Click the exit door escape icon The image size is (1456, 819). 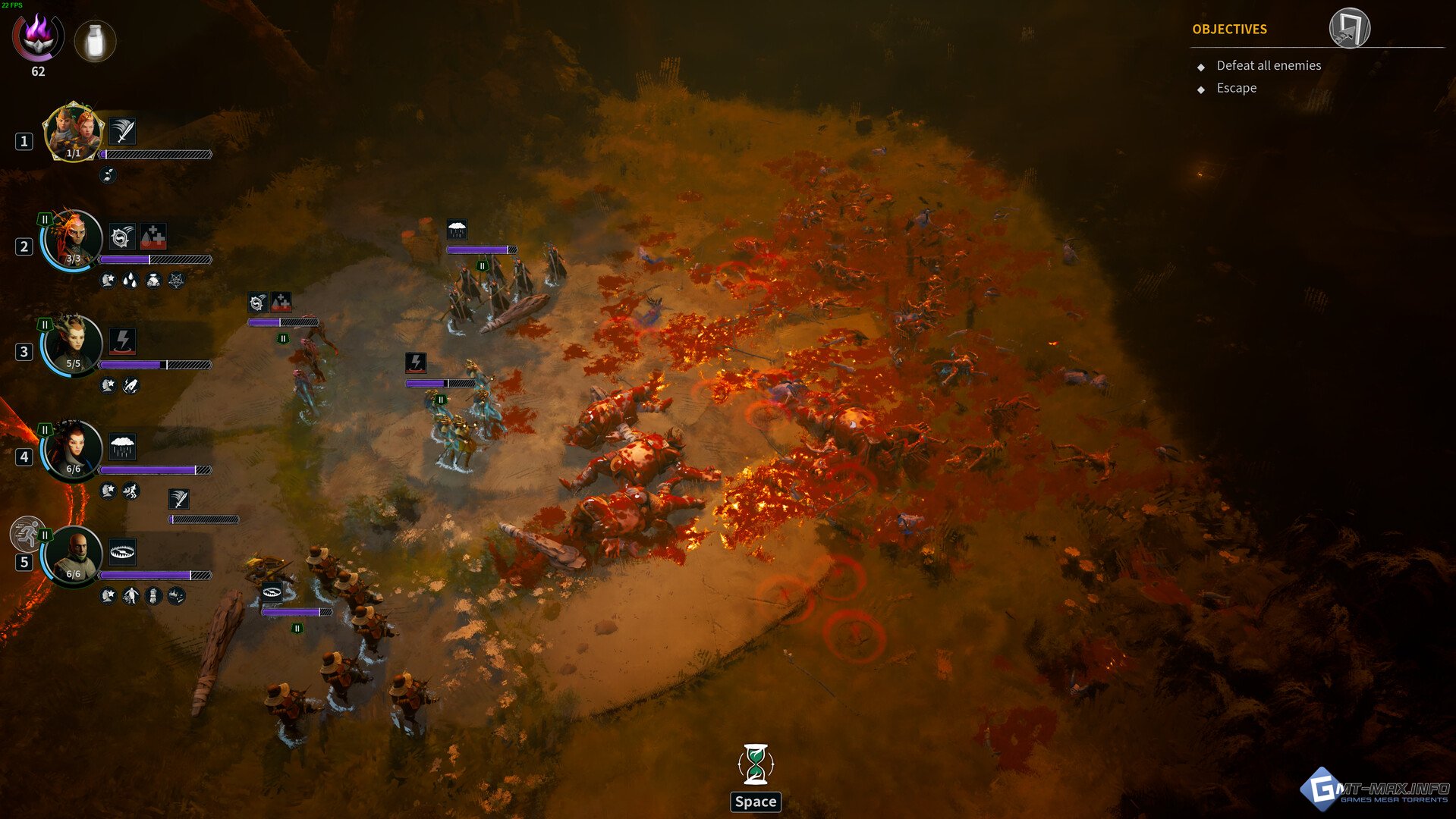point(1349,29)
